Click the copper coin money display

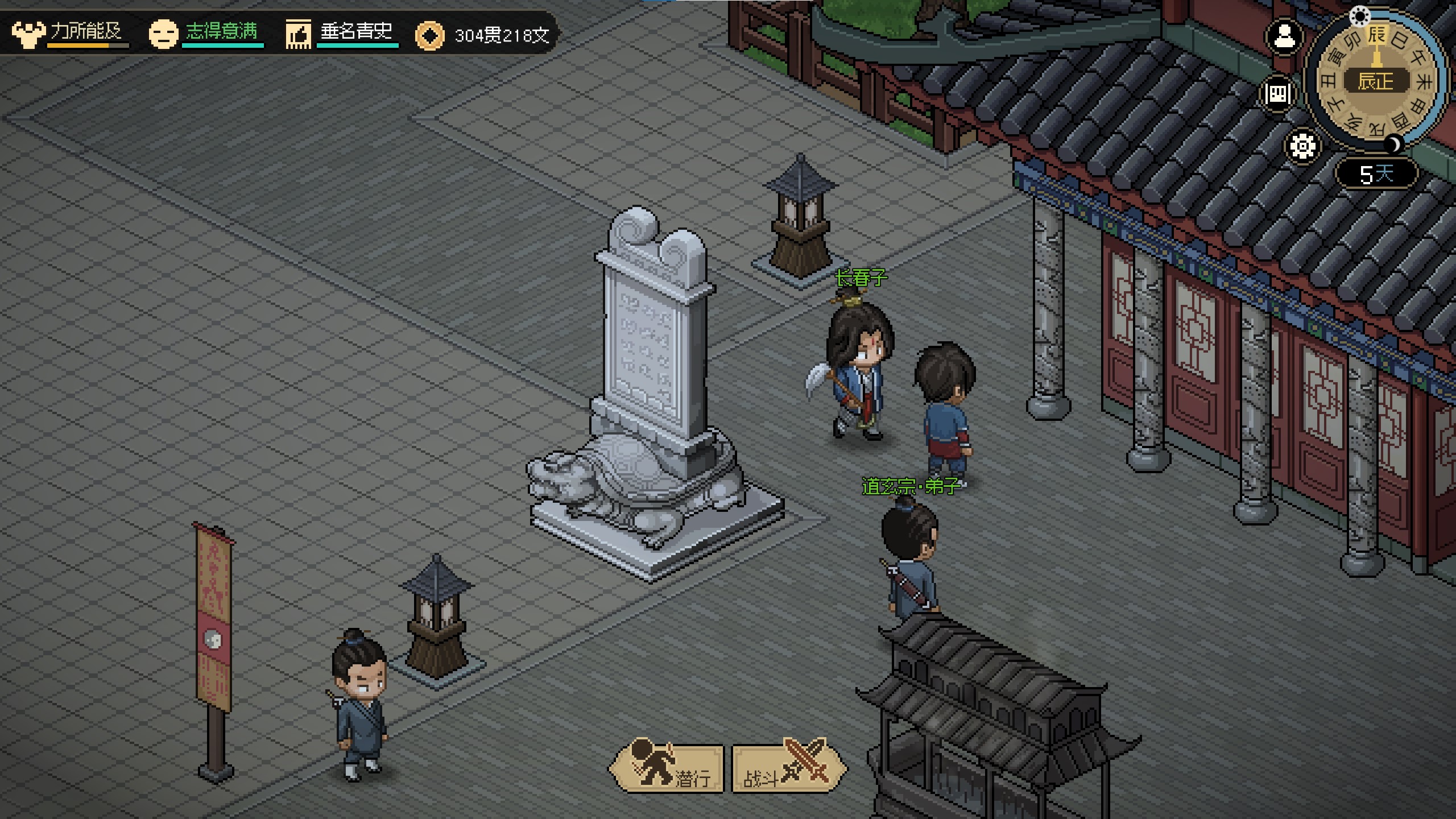[483, 35]
